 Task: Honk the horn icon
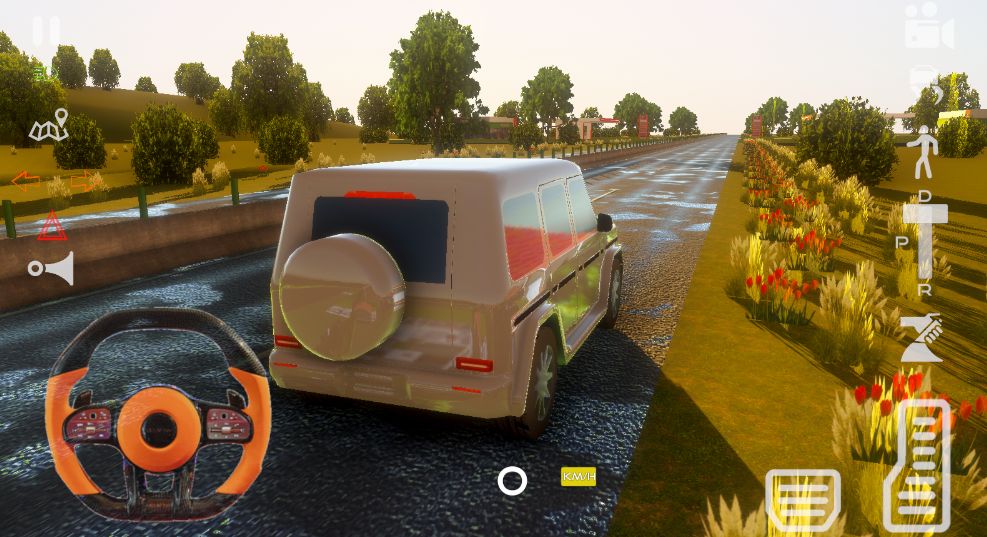click(51, 268)
